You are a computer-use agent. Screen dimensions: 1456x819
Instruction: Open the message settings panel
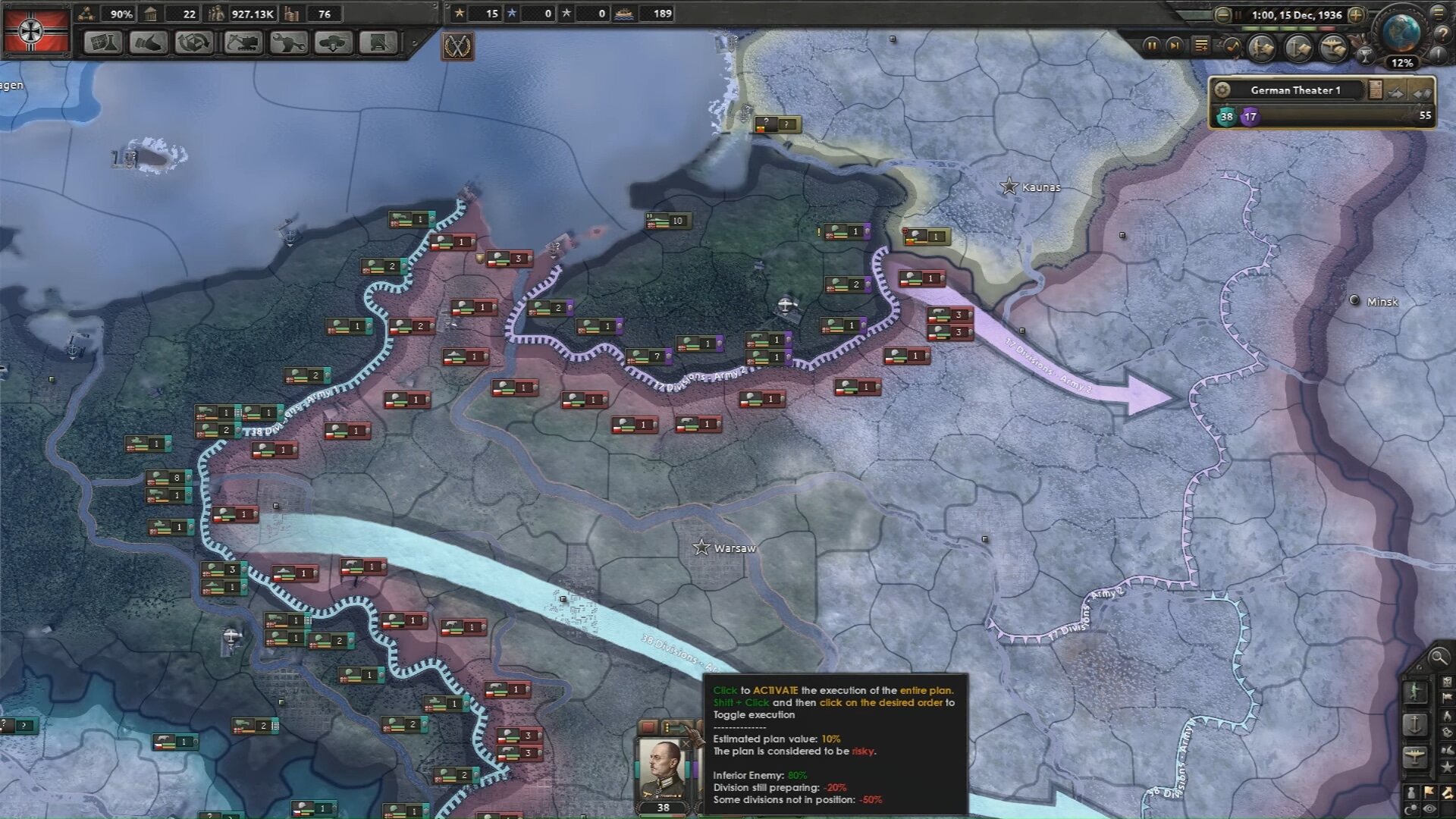click(1201, 45)
